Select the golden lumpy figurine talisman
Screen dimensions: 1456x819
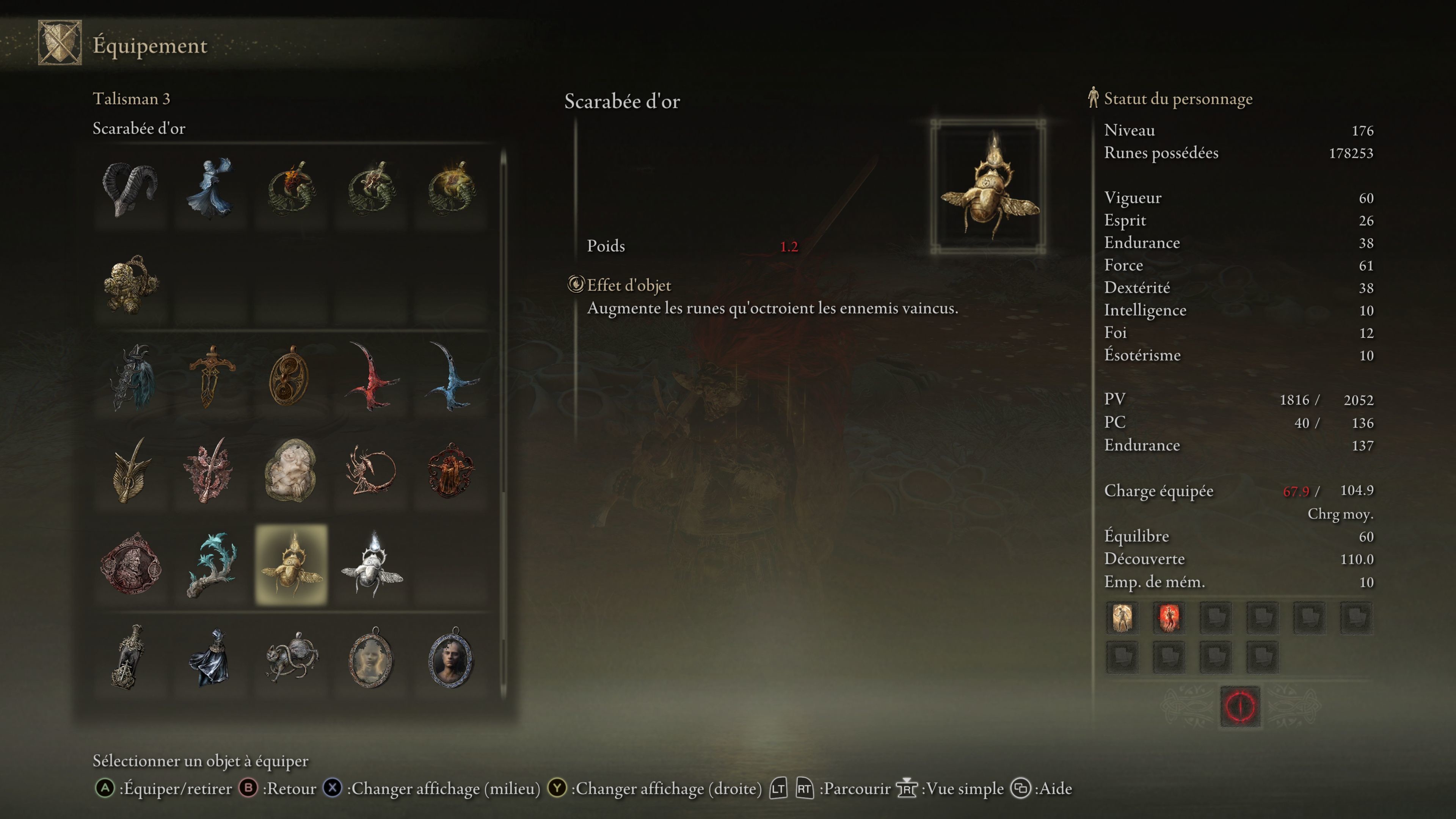coord(130,284)
